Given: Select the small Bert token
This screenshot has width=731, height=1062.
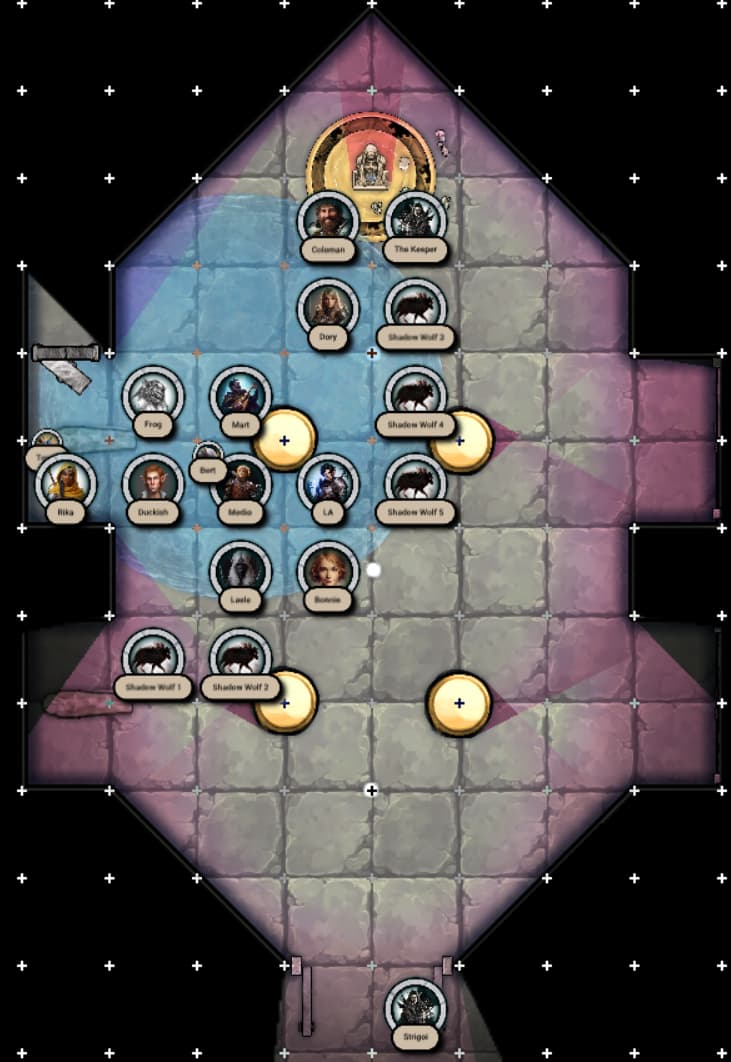Looking at the screenshot, I should tap(207, 457).
